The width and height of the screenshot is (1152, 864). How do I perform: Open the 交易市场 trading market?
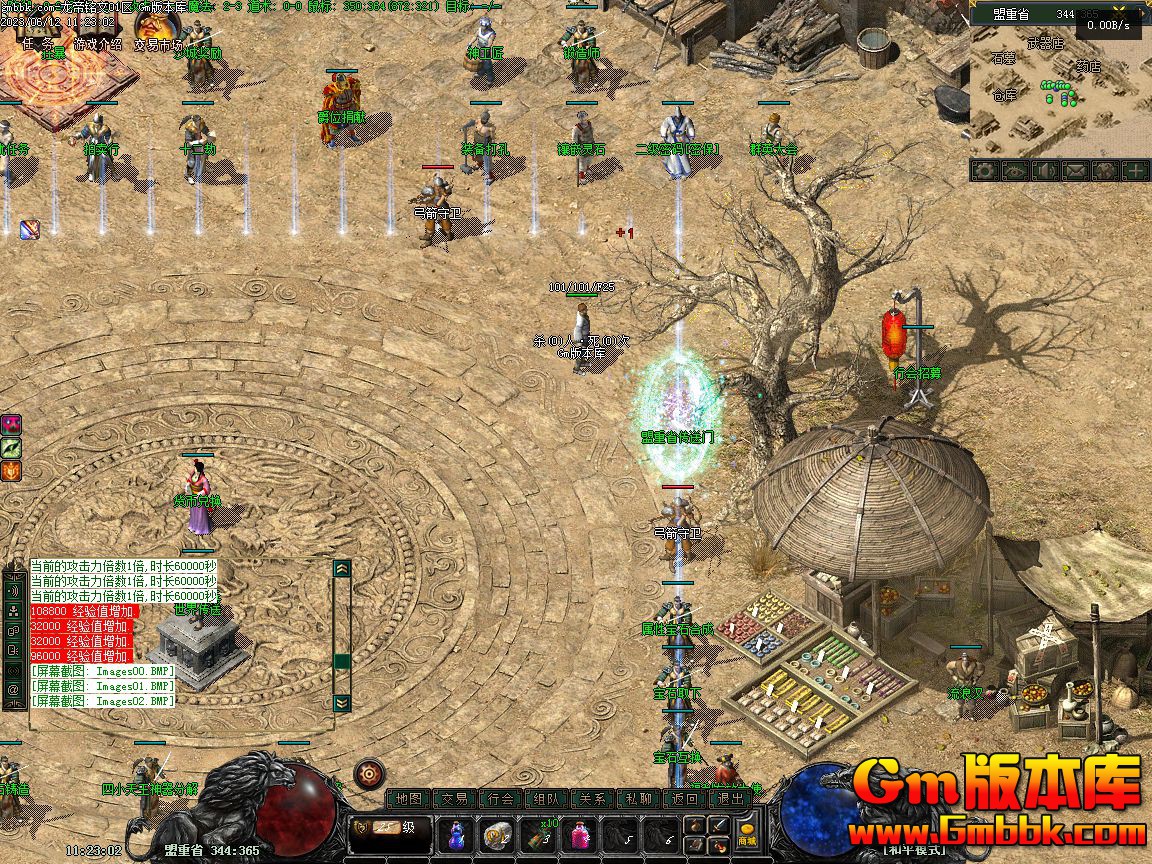click(158, 44)
